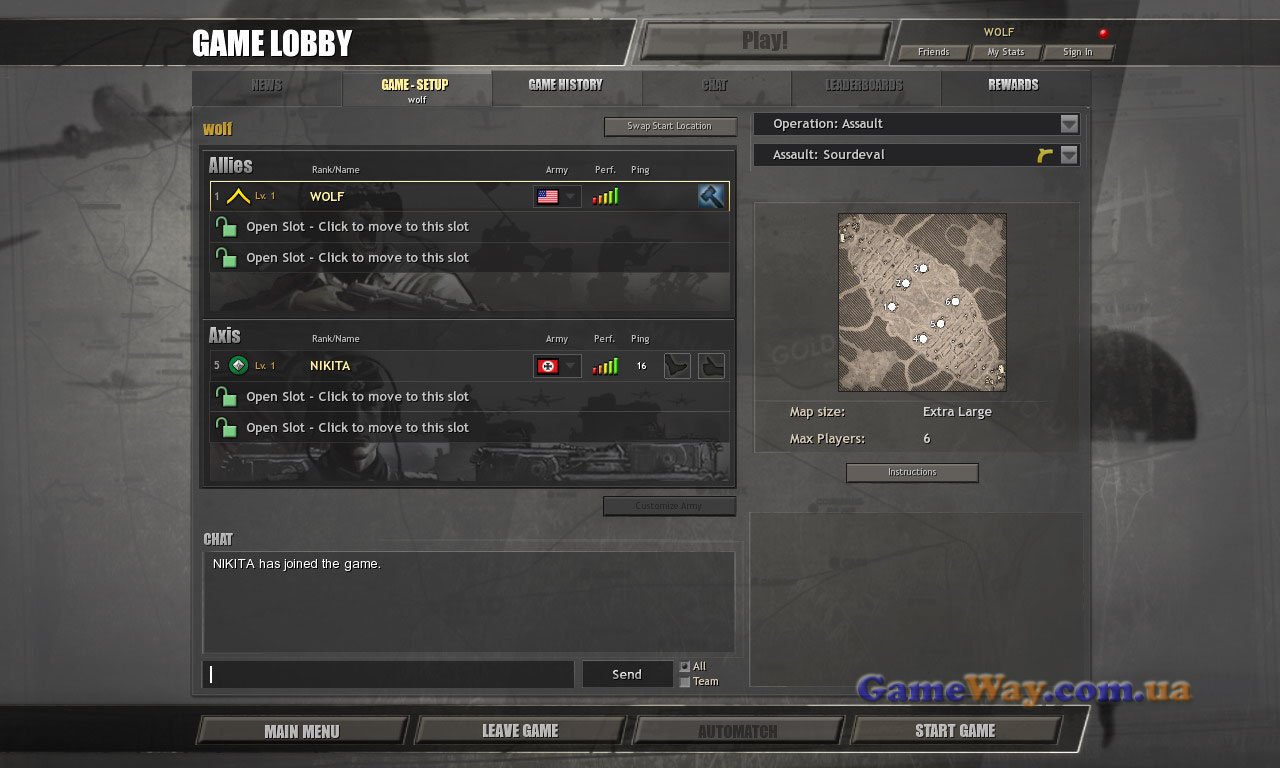Switch to the Rewards tab

coord(1013,86)
